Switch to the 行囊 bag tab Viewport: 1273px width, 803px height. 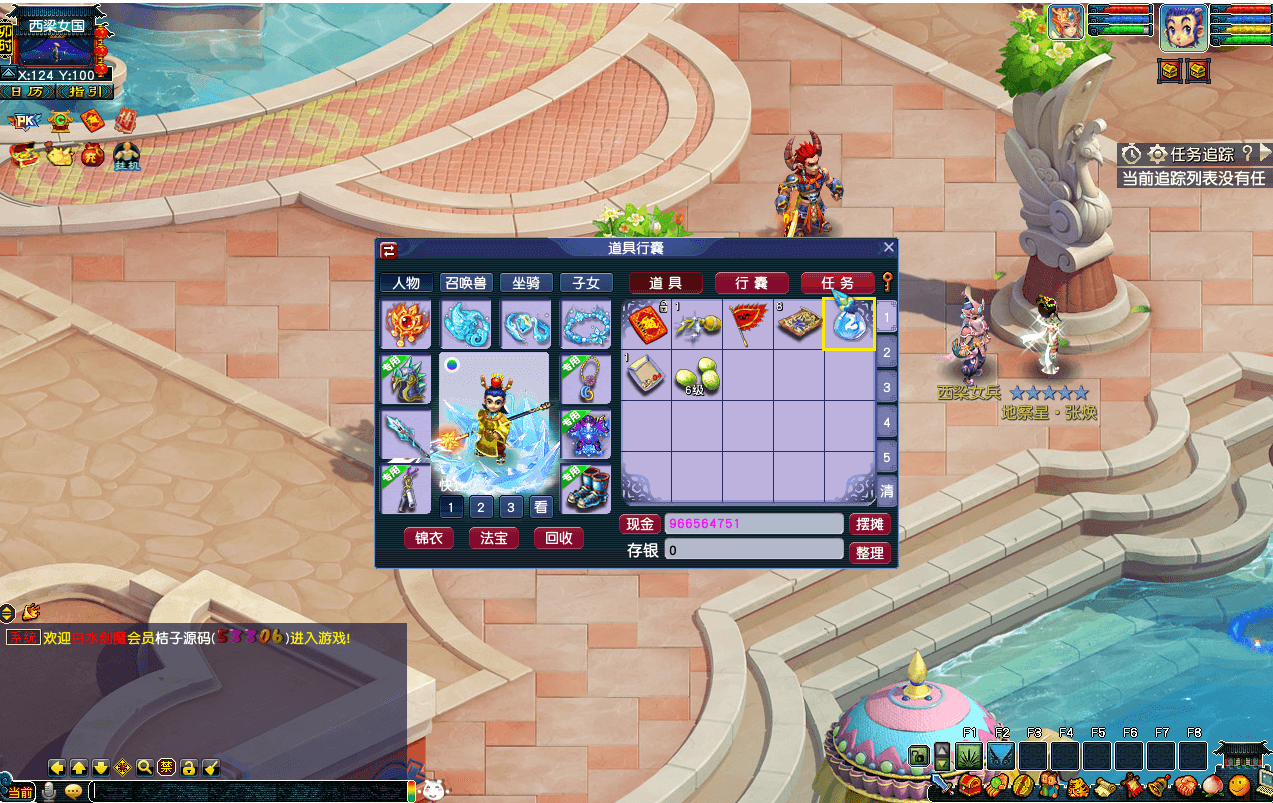[x=751, y=283]
